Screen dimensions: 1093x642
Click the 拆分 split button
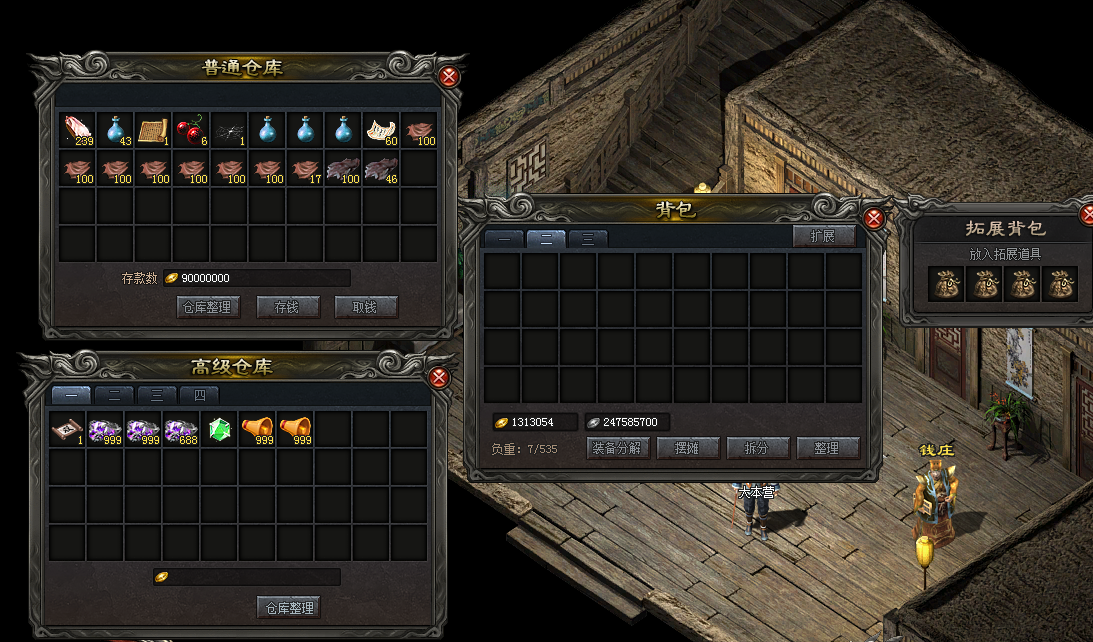(758, 448)
